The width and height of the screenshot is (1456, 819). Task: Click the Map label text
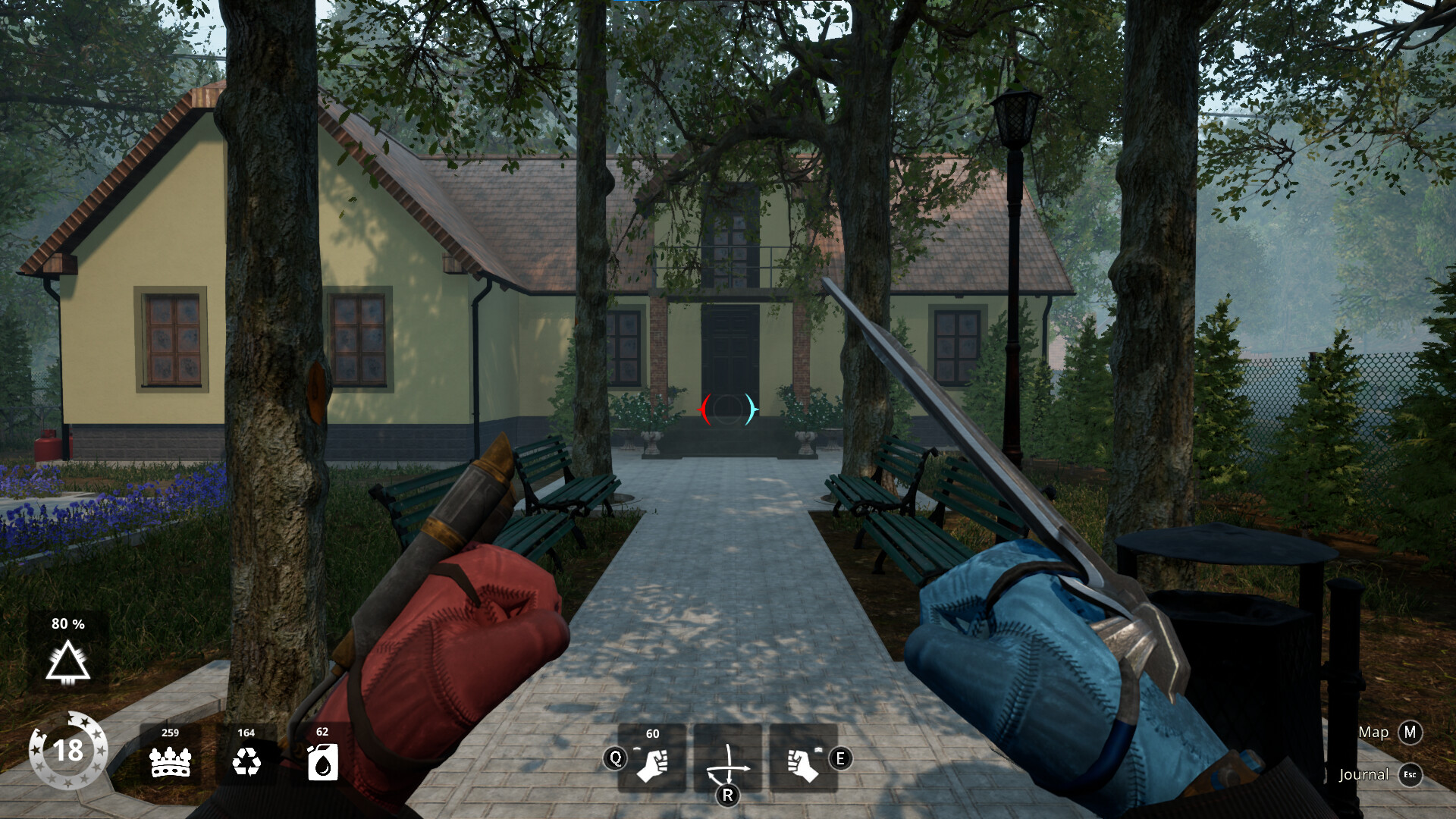point(1374,733)
